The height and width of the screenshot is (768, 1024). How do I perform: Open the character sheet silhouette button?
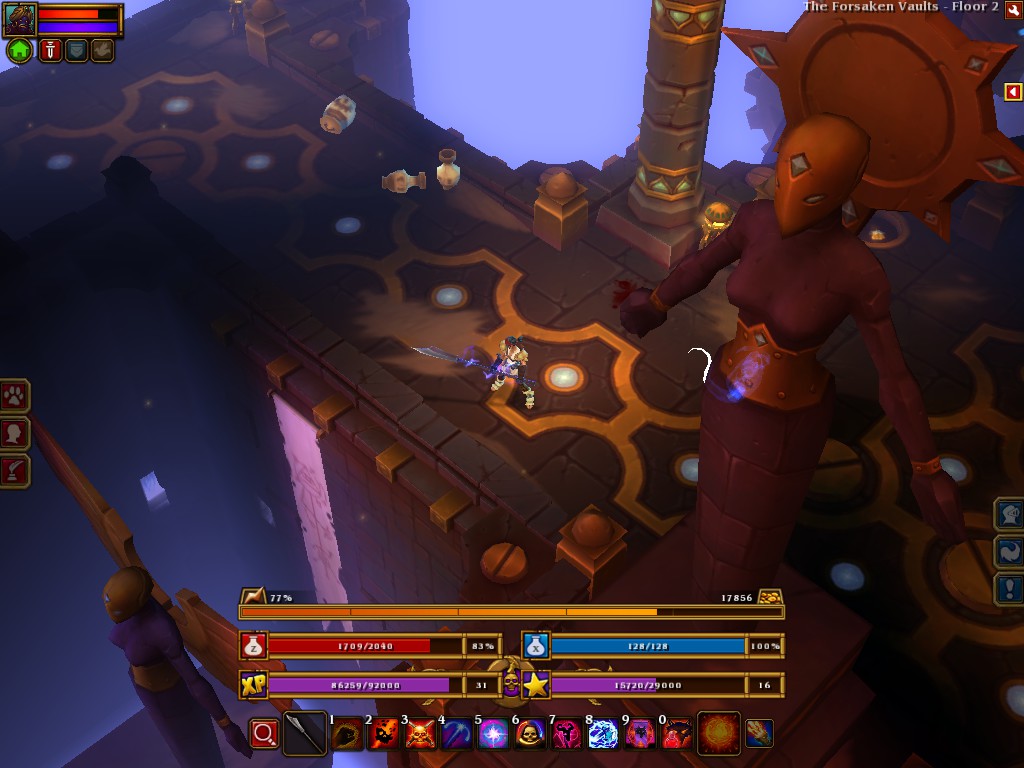click(x=14, y=433)
